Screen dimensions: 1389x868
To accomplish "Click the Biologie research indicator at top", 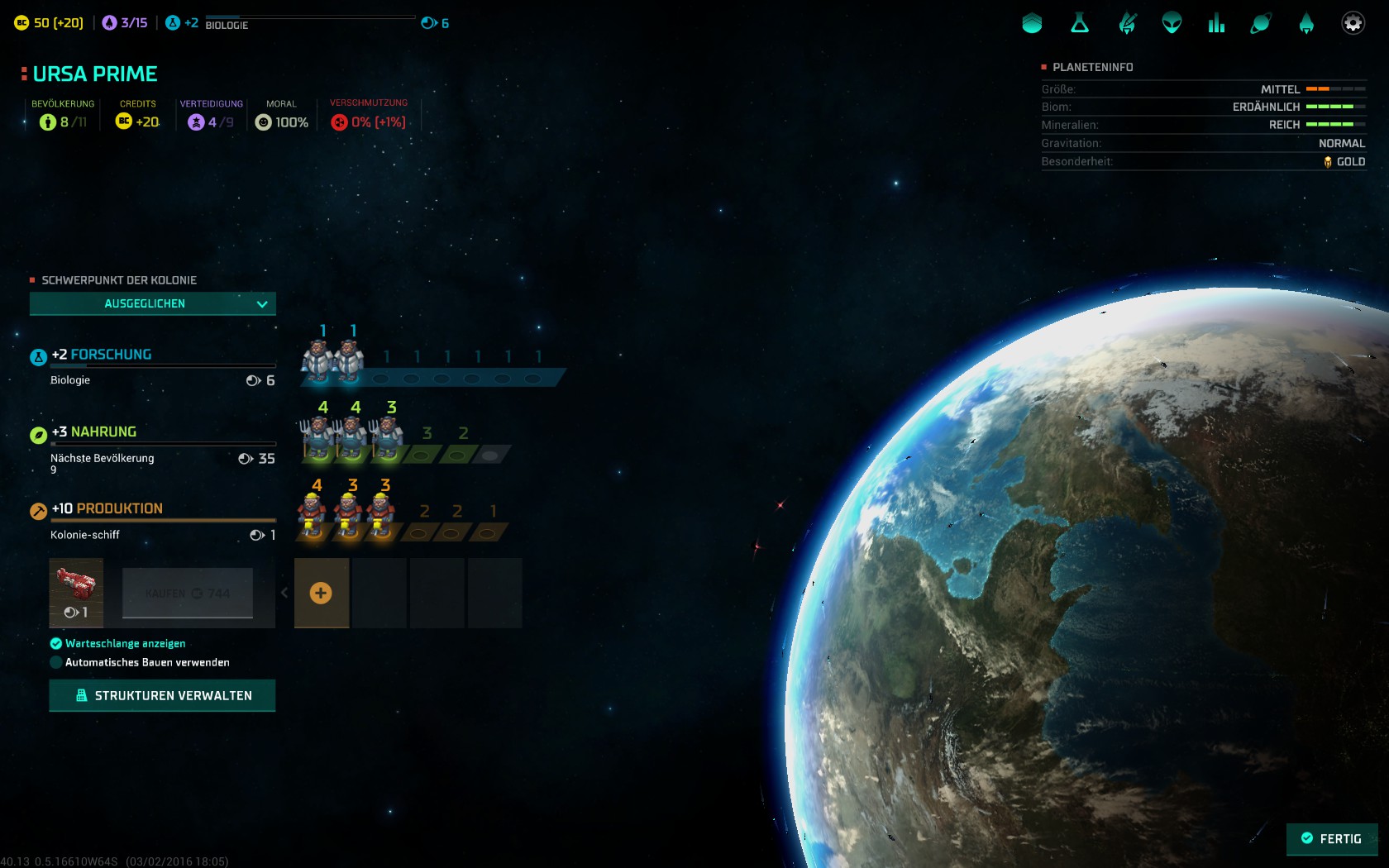I will click(x=227, y=25).
